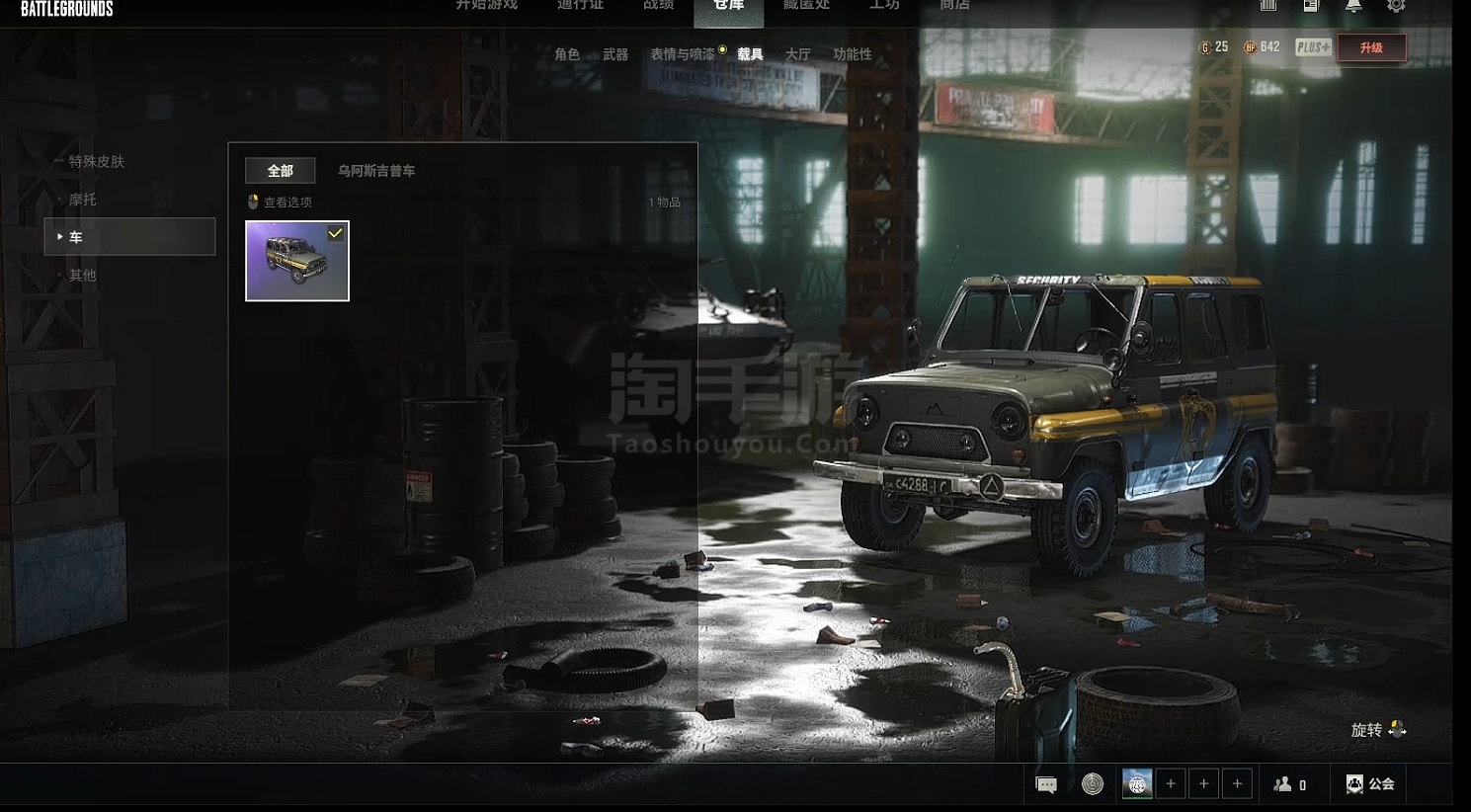Filter by 乌阿斯吉普车 vehicle type
Screen dimensions: 1471x812
click(376, 171)
